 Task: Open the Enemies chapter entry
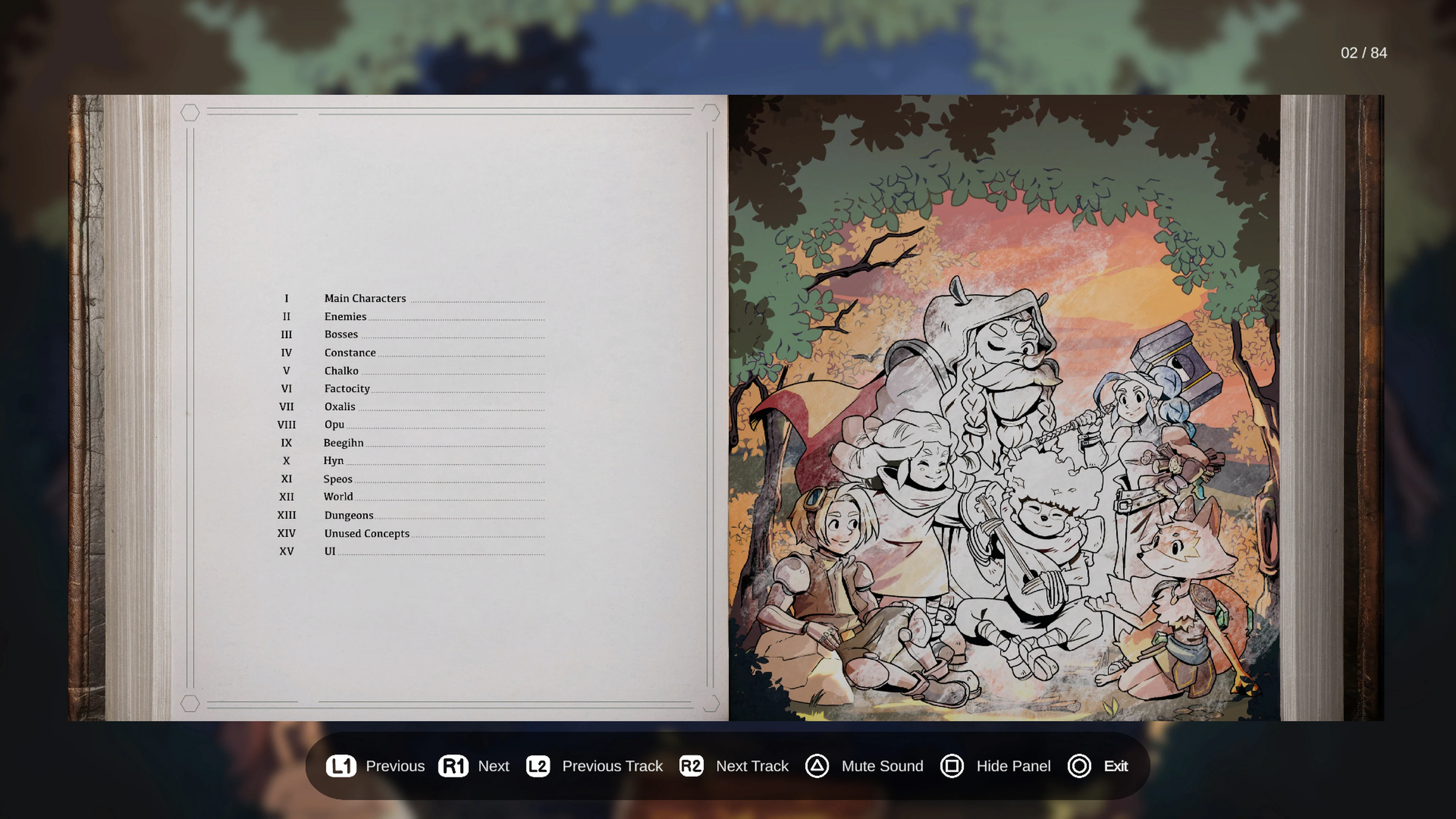345,317
